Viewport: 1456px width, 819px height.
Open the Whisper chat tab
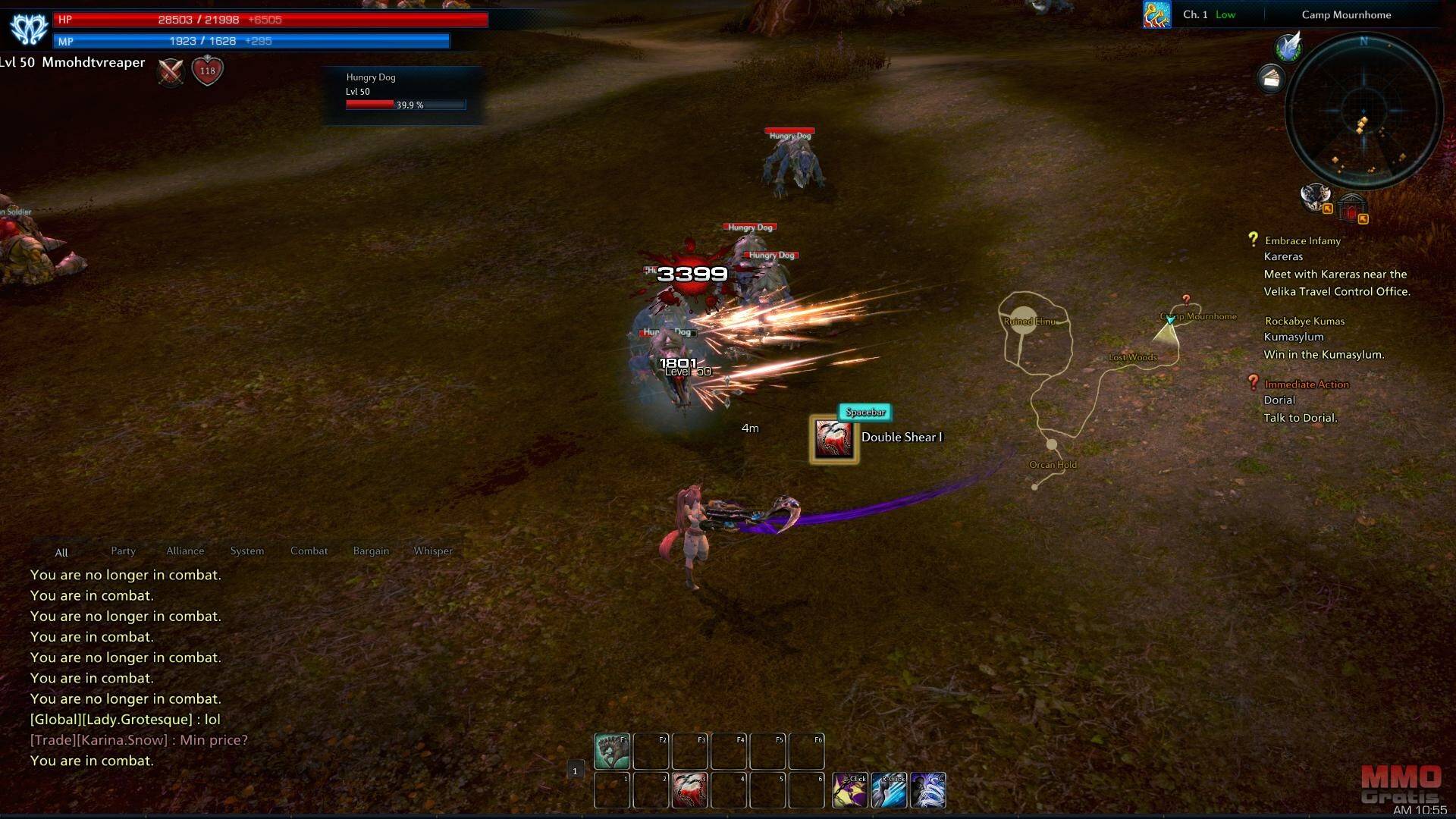click(x=433, y=551)
